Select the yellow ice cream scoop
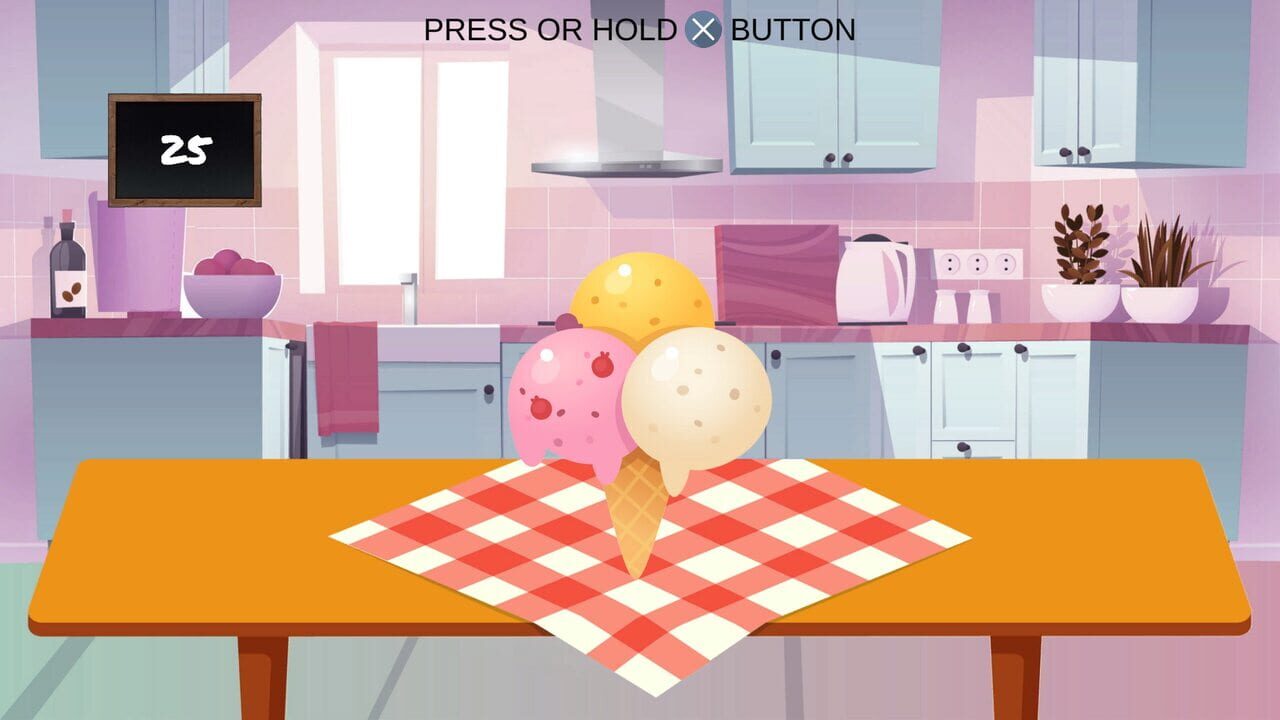The width and height of the screenshot is (1280, 720). pos(643,300)
